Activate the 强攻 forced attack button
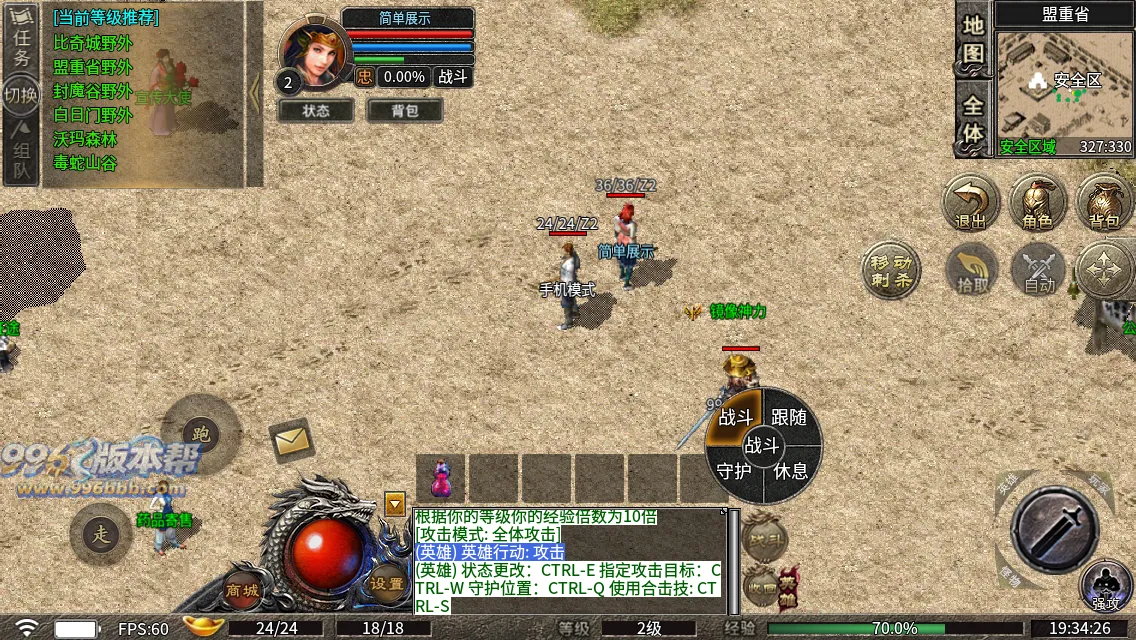 [x=1106, y=587]
